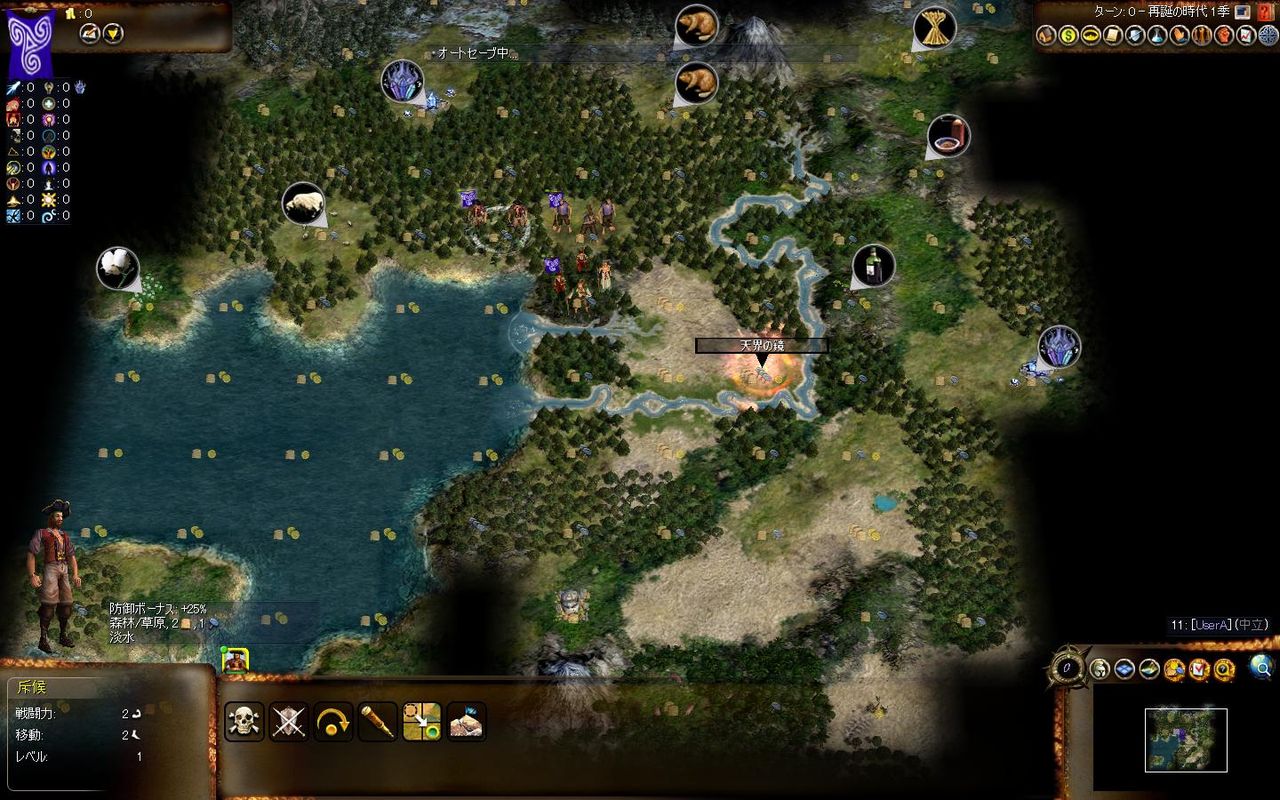
Task: Open the domestic advisor (house icon)
Action: 1047,35
